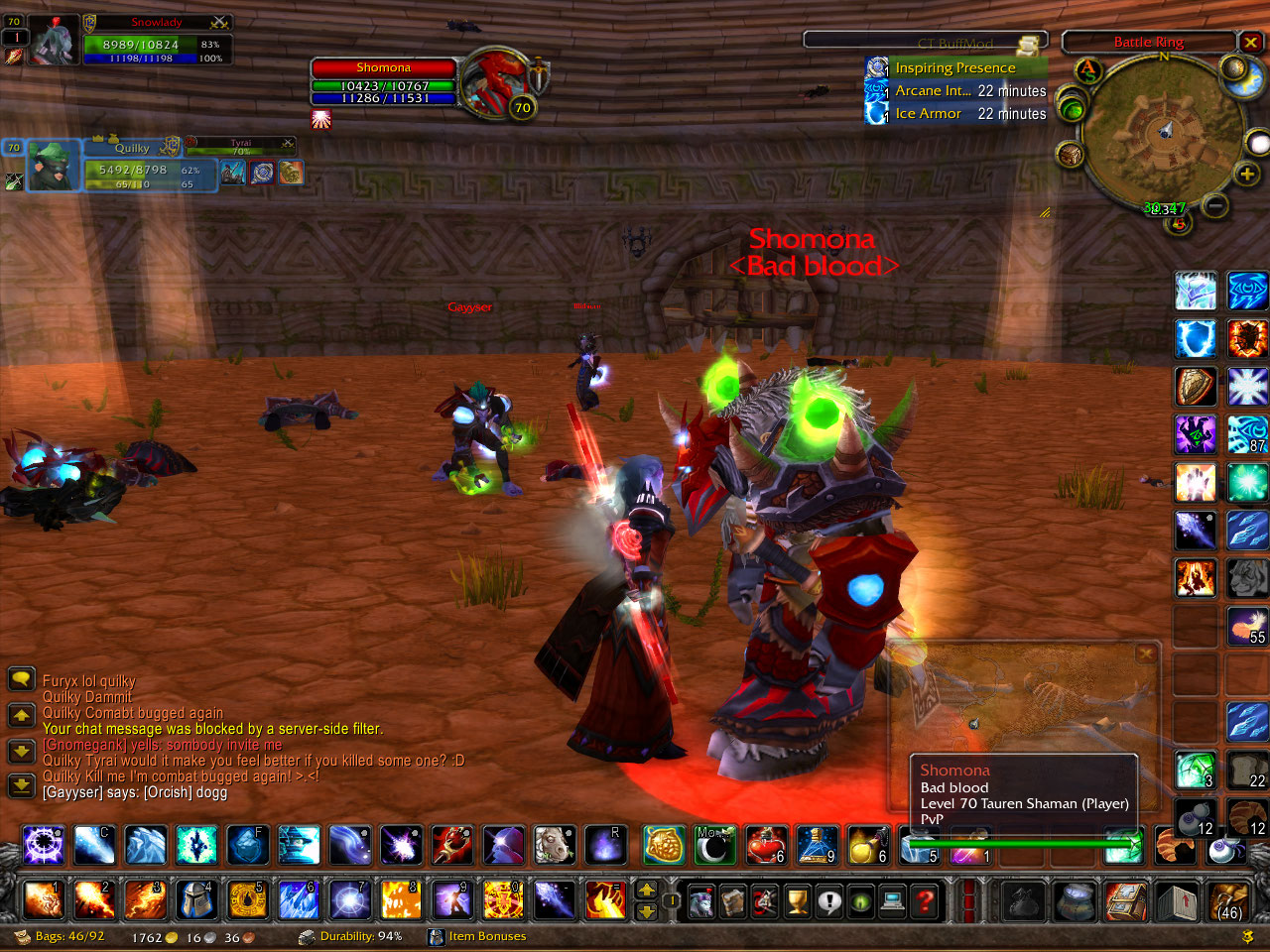Zoom in the minimap with the plus button

[x=1246, y=175]
